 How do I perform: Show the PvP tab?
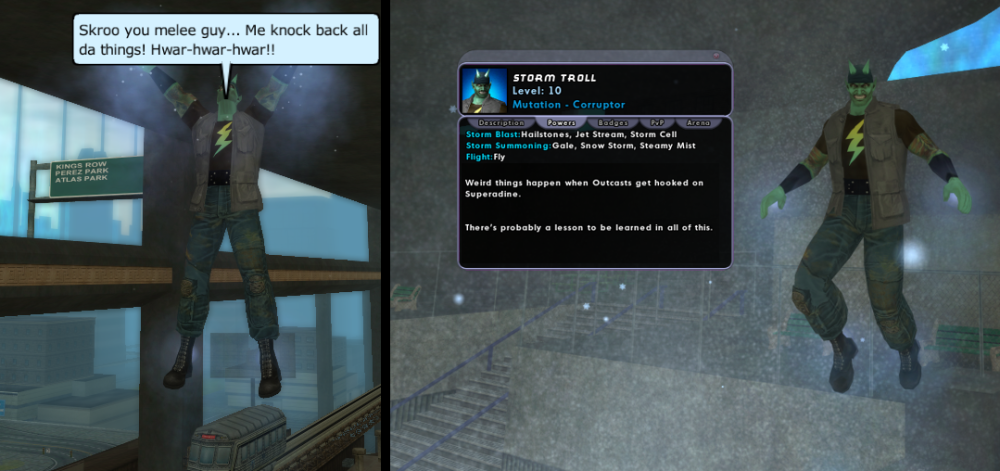click(x=657, y=123)
